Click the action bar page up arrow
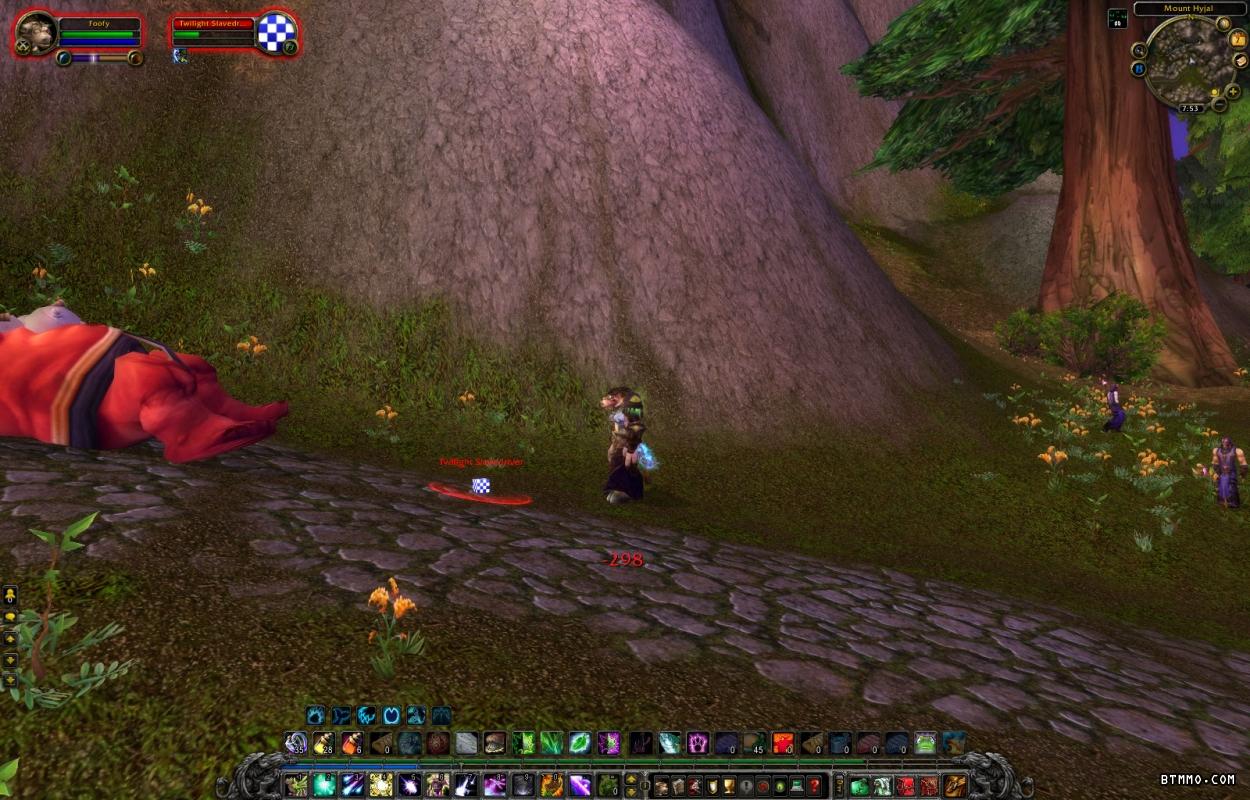This screenshot has height=800, width=1250. click(631, 779)
